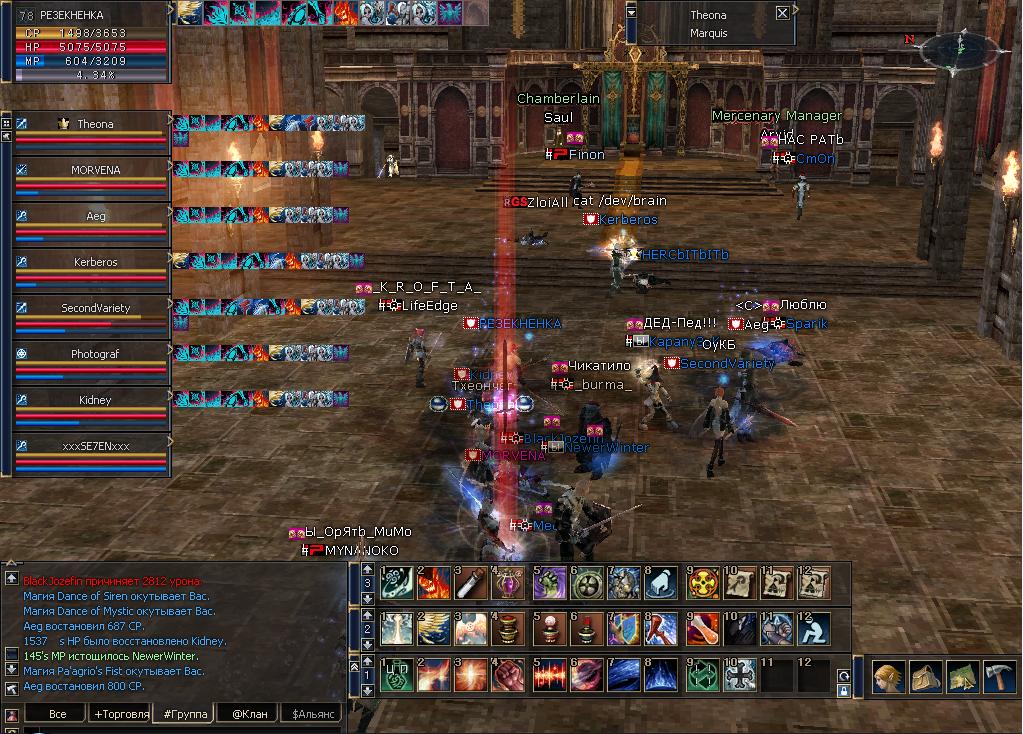
Task: Open the +Торговля chat tab
Action: coord(120,714)
